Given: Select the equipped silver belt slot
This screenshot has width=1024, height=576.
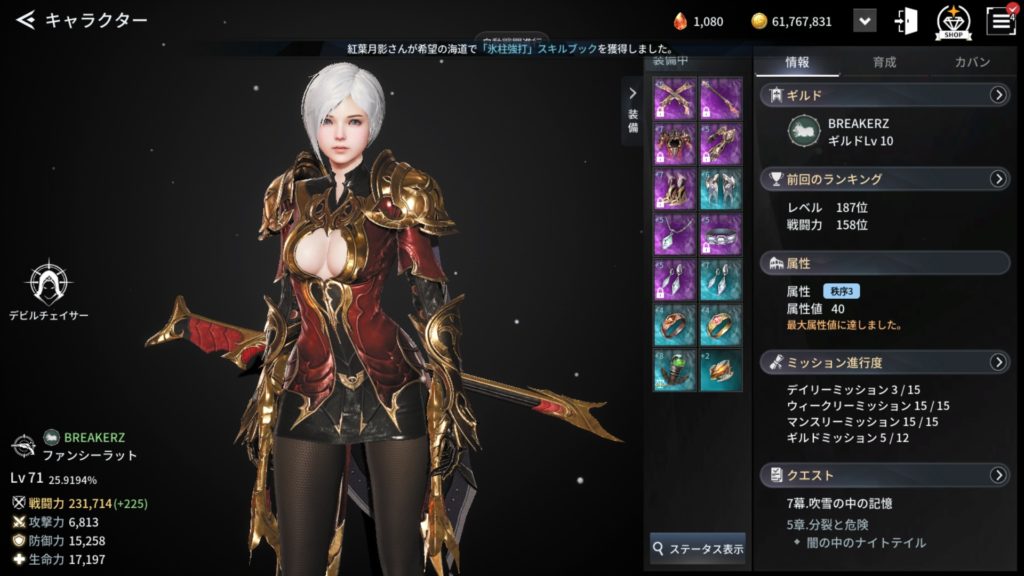Looking at the screenshot, I should tap(721, 233).
